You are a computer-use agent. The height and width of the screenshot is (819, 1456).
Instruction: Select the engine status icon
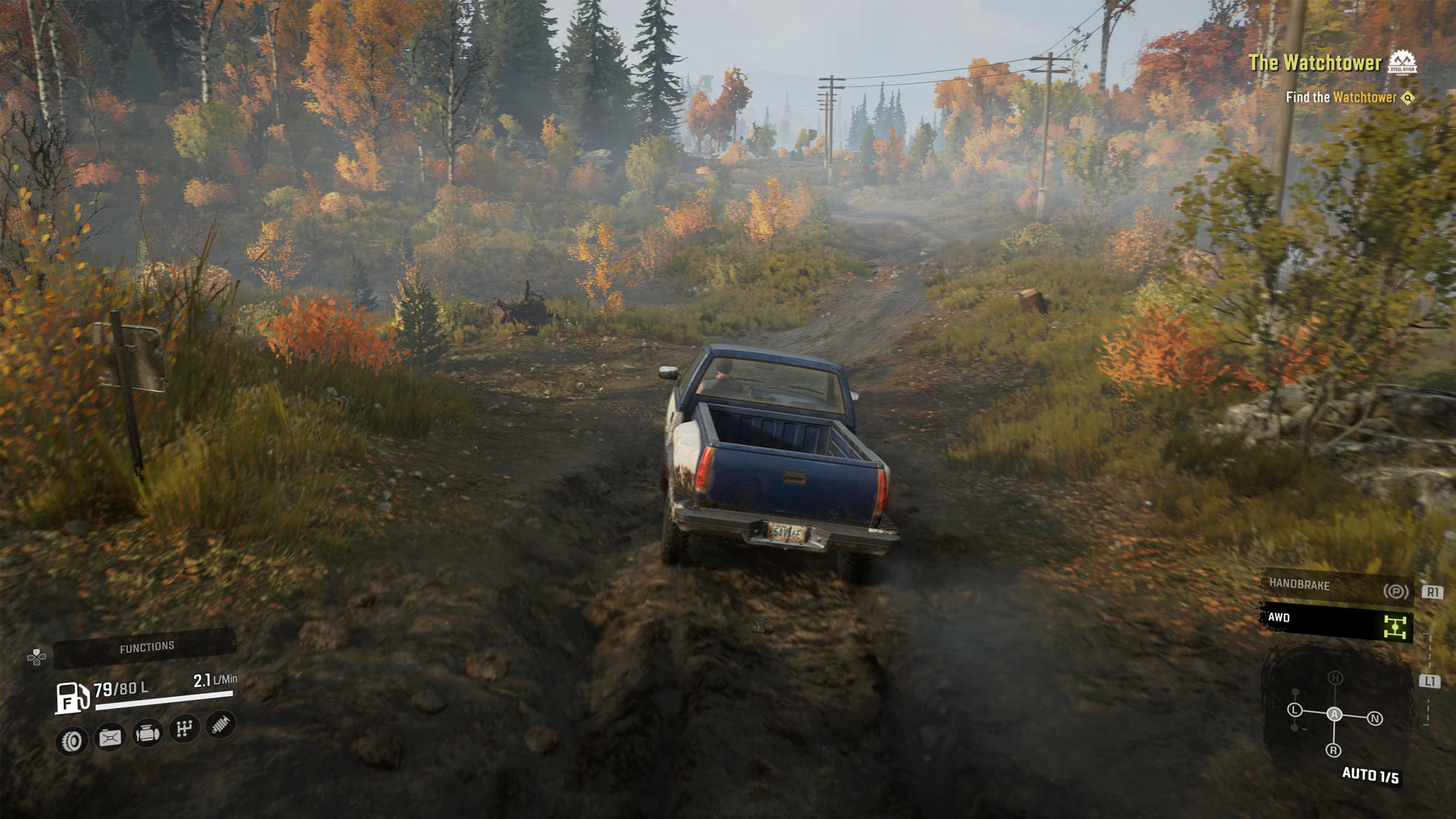click(147, 733)
